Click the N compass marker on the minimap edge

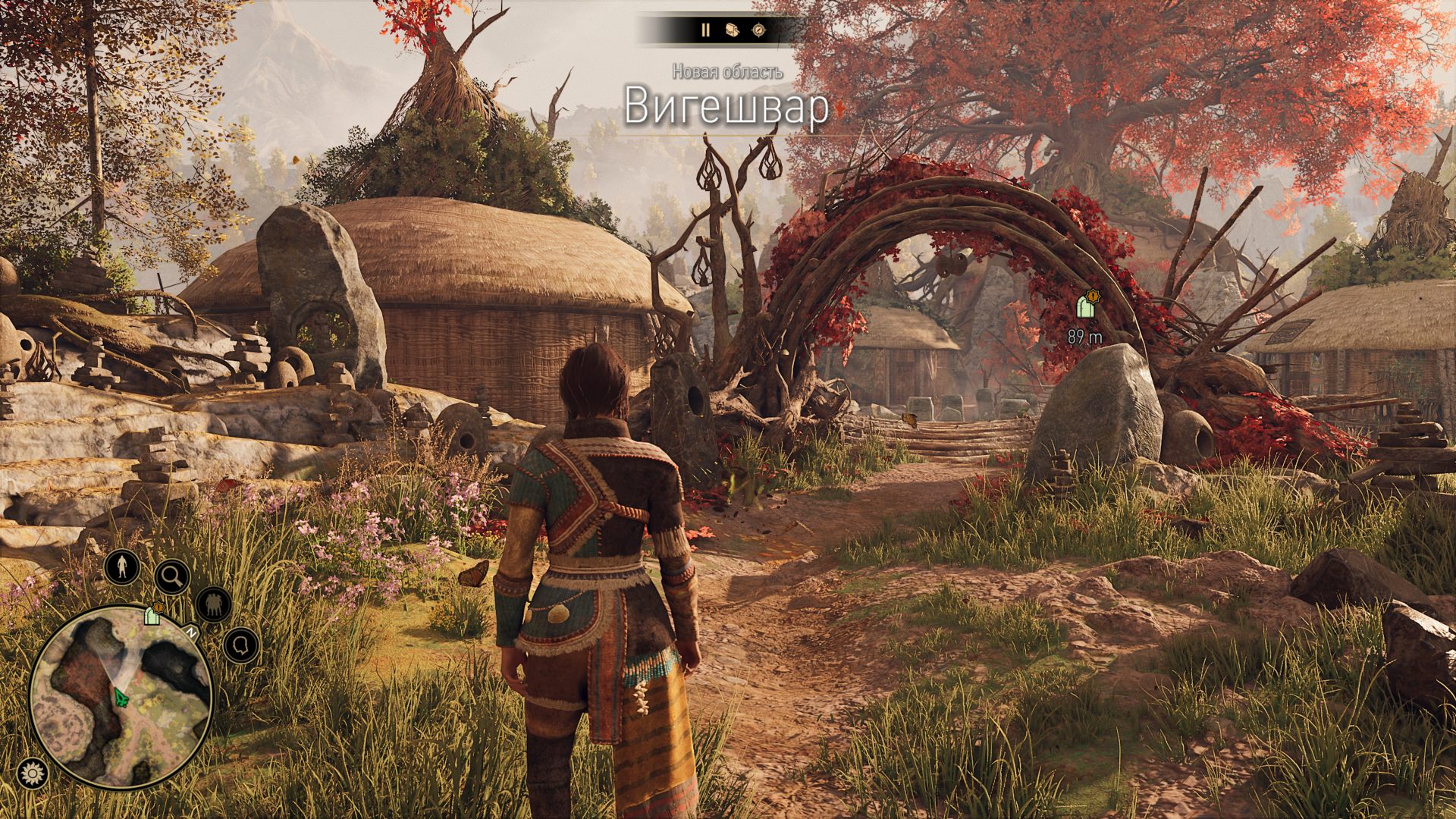point(191,632)
